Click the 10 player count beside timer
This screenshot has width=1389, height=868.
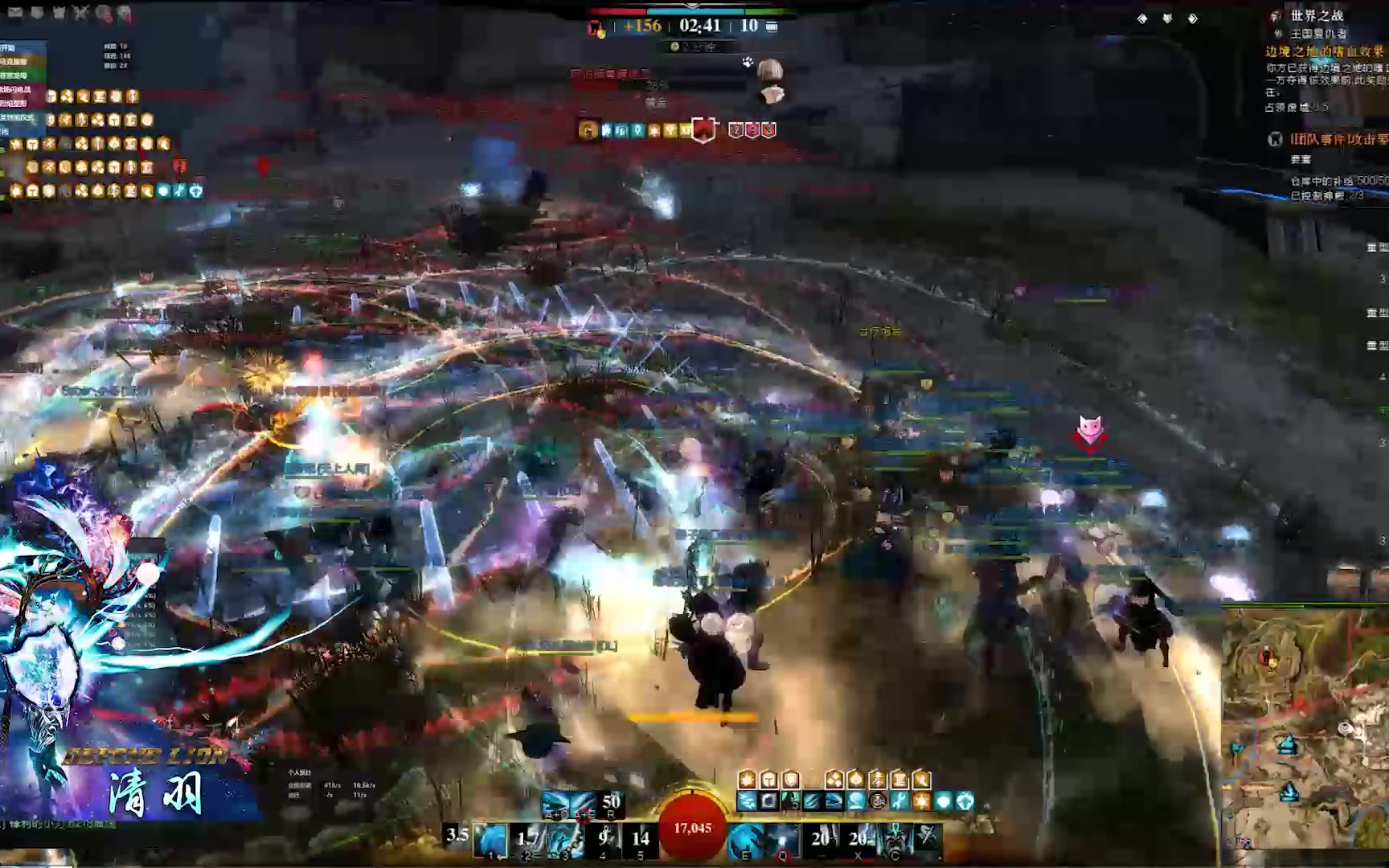pyautogui.click(x=749, y=26)
